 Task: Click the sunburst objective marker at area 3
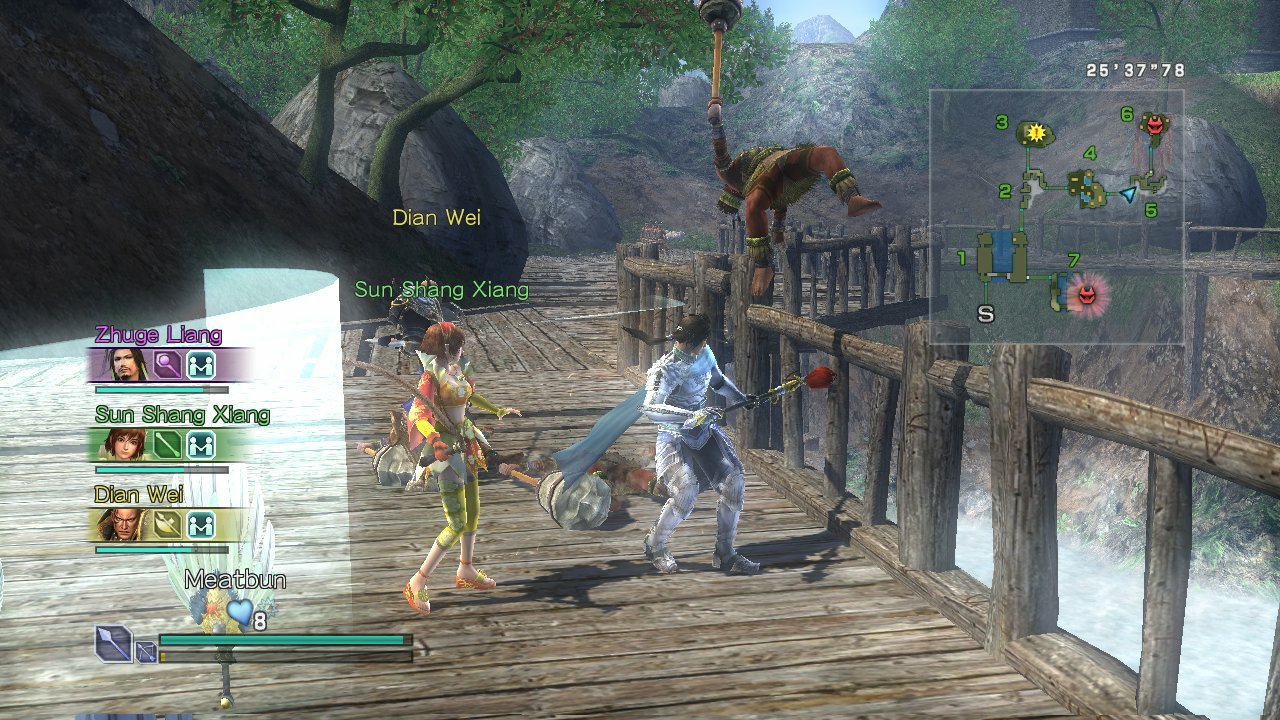pyautogui.click(x=1036, y=133)
